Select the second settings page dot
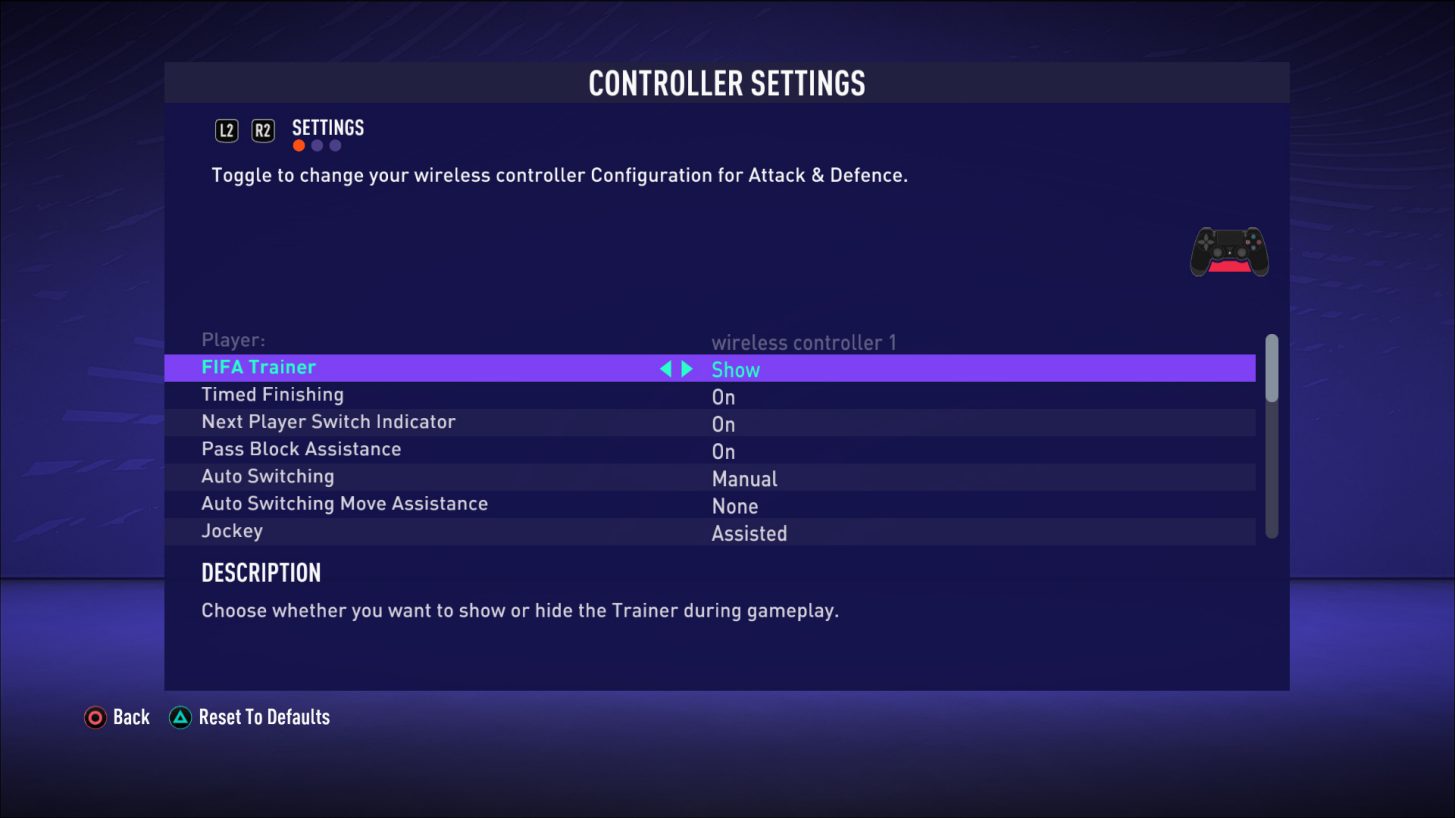Viewport: 1455px width, 818px height. (316, 145)
